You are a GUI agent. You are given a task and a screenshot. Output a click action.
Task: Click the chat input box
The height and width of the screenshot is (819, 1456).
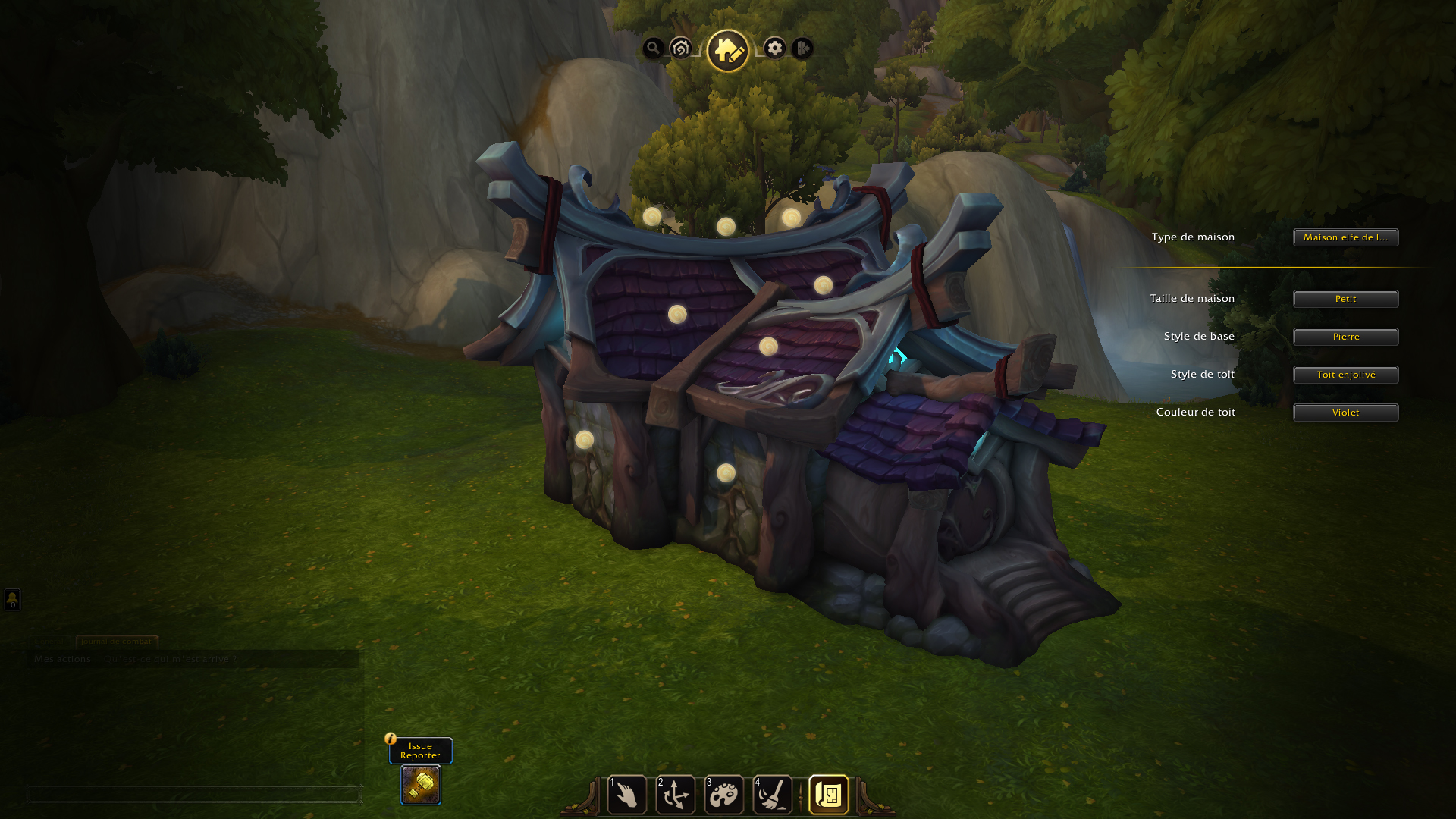[193, 795]
